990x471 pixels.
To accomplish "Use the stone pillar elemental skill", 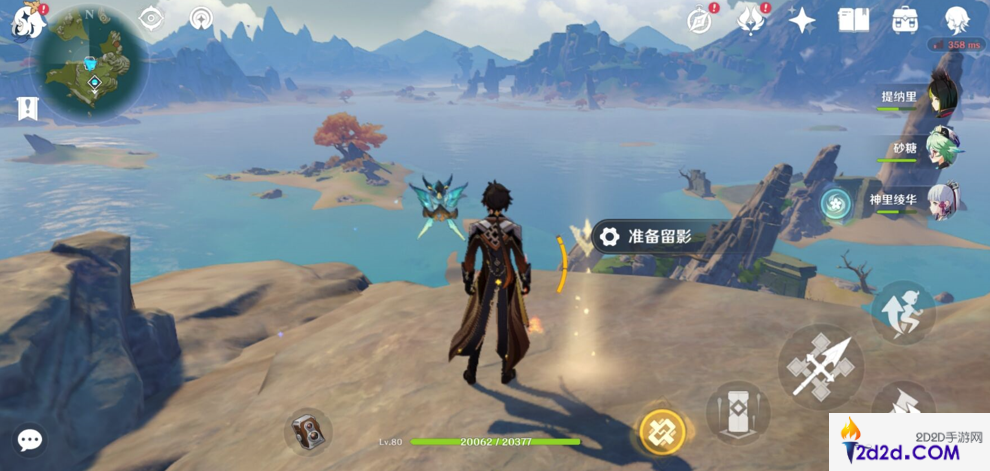I will (x=738, y=410).
